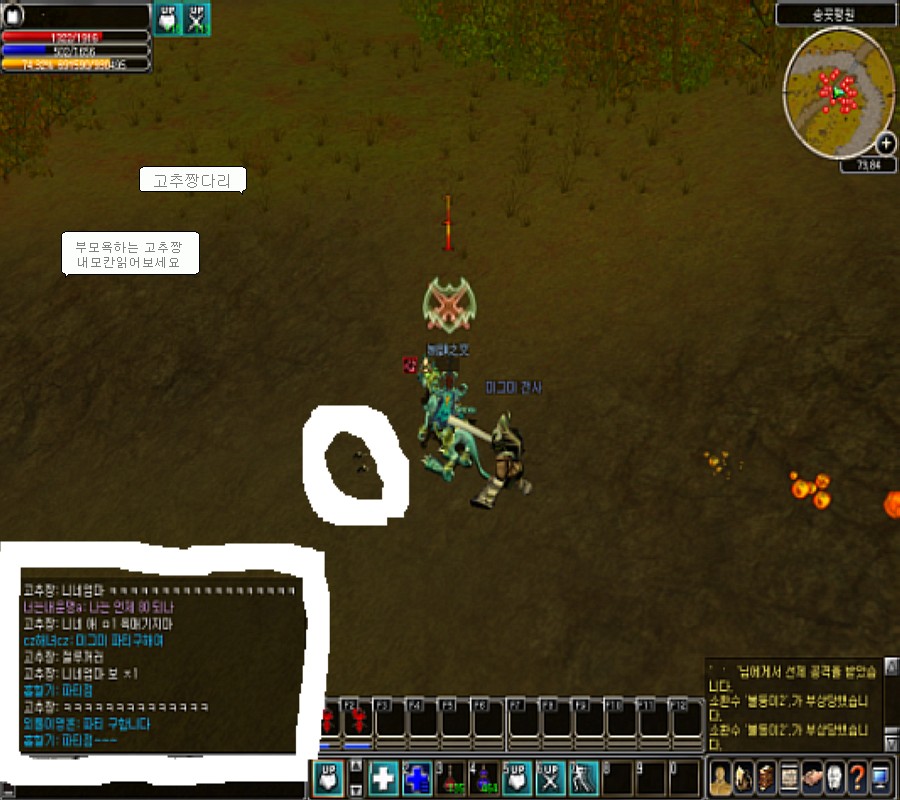
Task: Activate the blue cross skill in slot 2
Action: [x=417, y=778]
